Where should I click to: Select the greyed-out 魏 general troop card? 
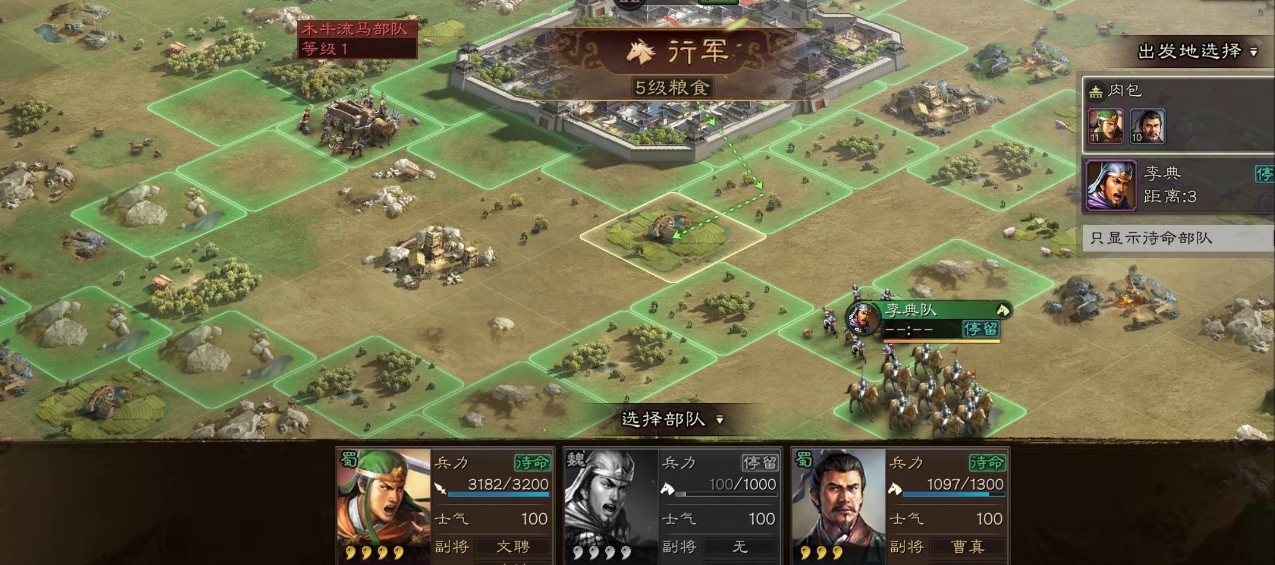tap(672, 505)
